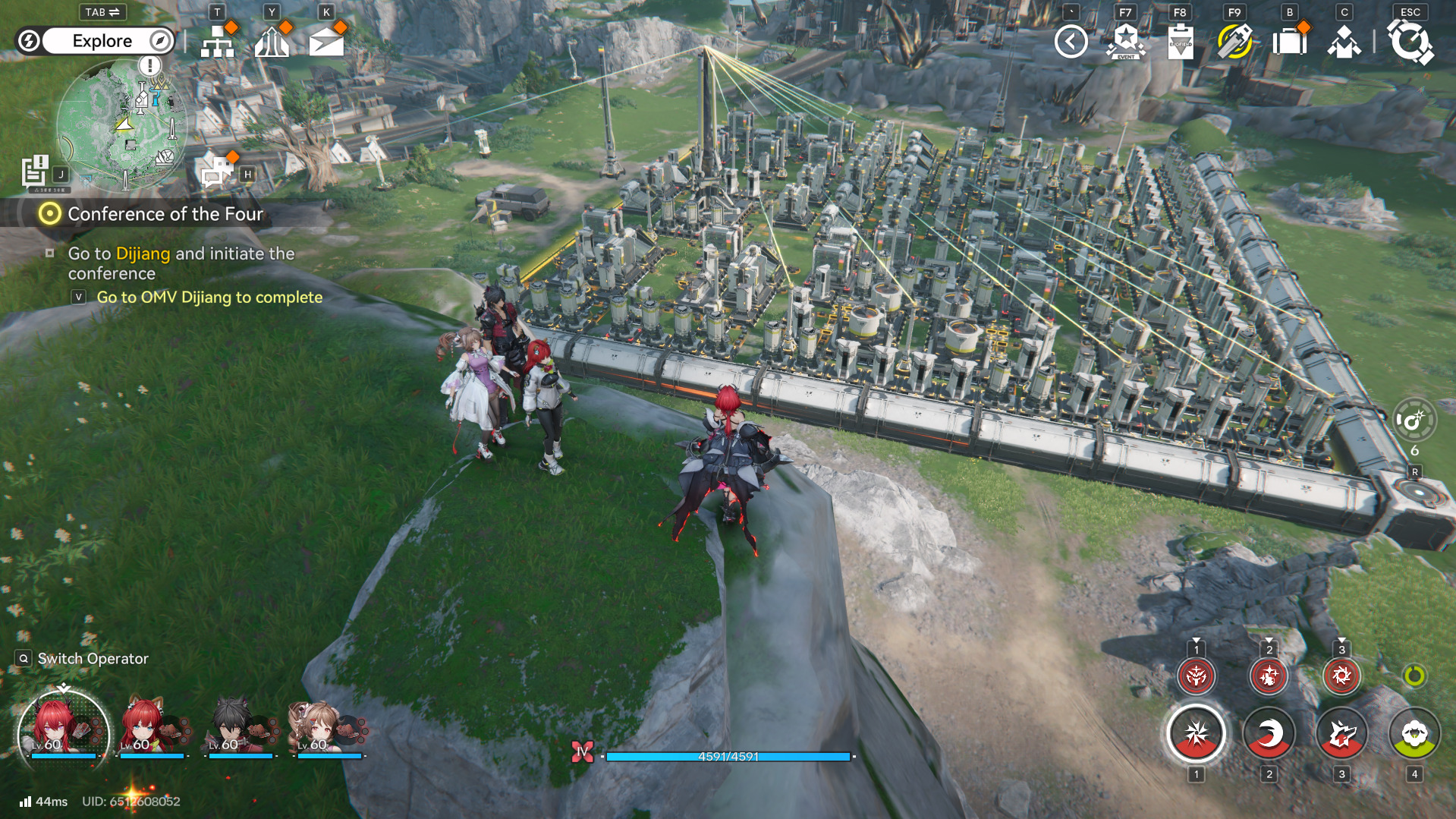
Task: Select the Conference of the Four quest tracker
Action: 165,214
